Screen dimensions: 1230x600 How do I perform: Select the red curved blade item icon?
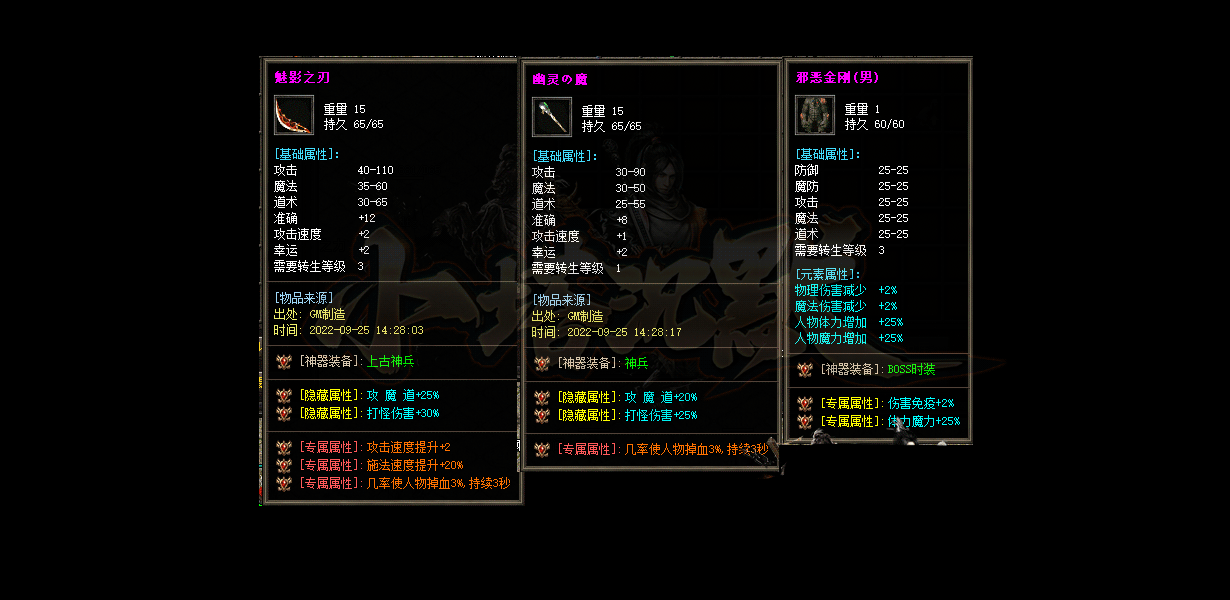click(294, 115)
